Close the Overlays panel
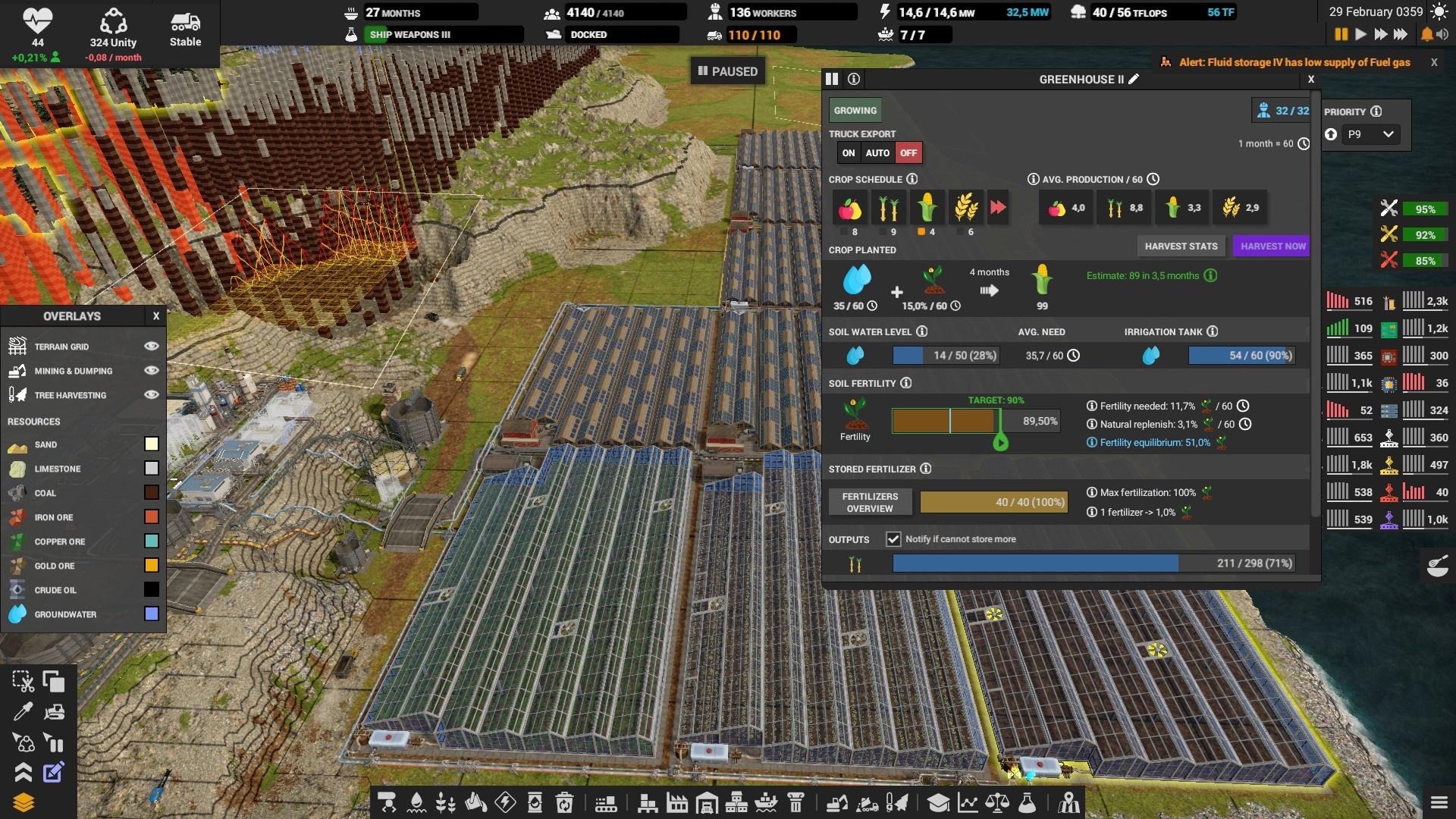The height and width of the screenshot is (819, 1456). (x=156, y=316)
